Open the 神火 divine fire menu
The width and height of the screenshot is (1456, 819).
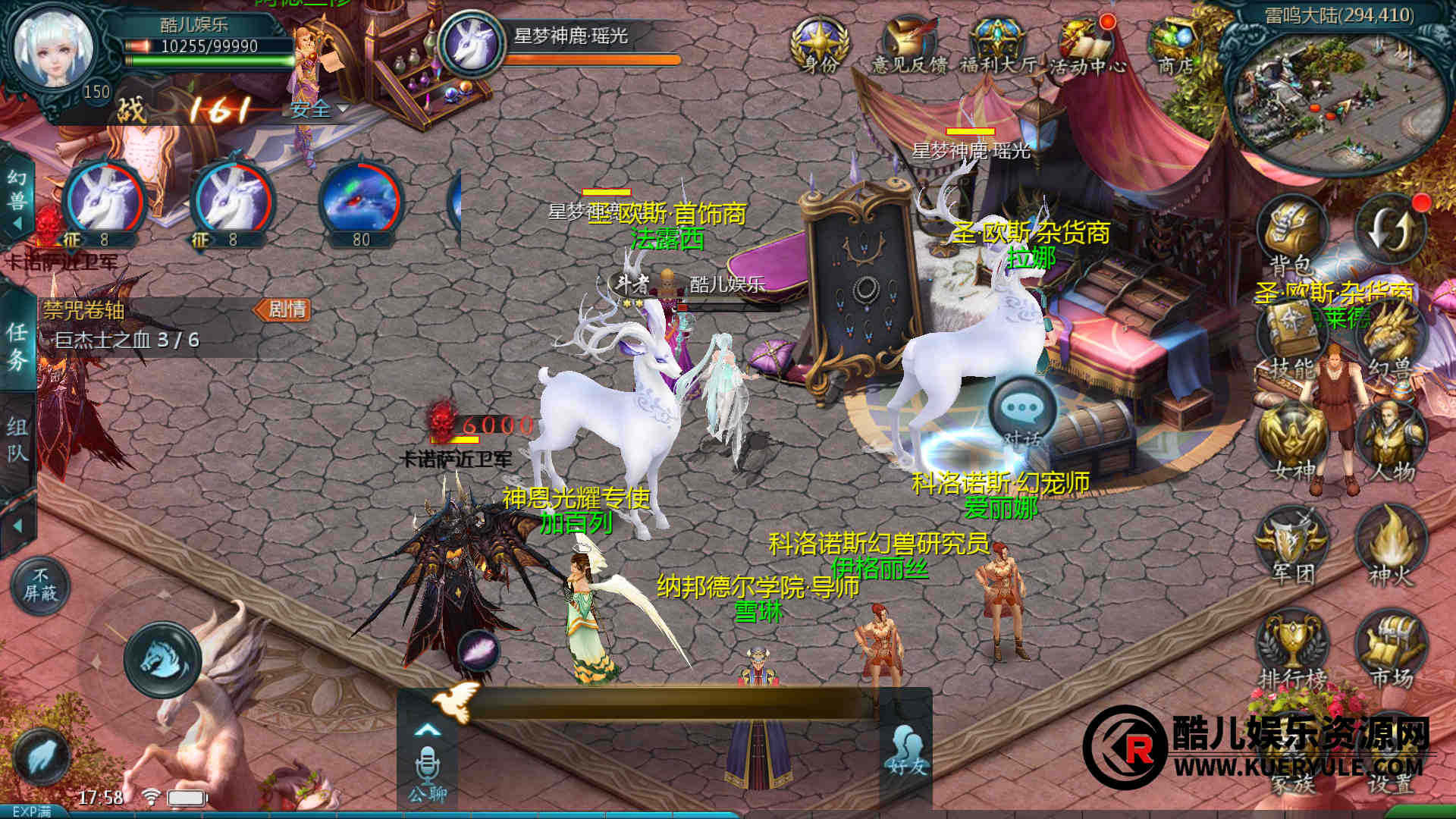point(1392,544)
